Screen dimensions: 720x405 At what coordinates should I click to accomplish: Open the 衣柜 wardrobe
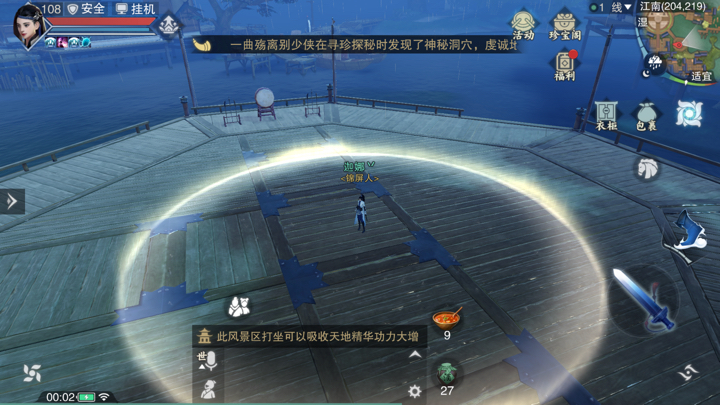(606, 115)
